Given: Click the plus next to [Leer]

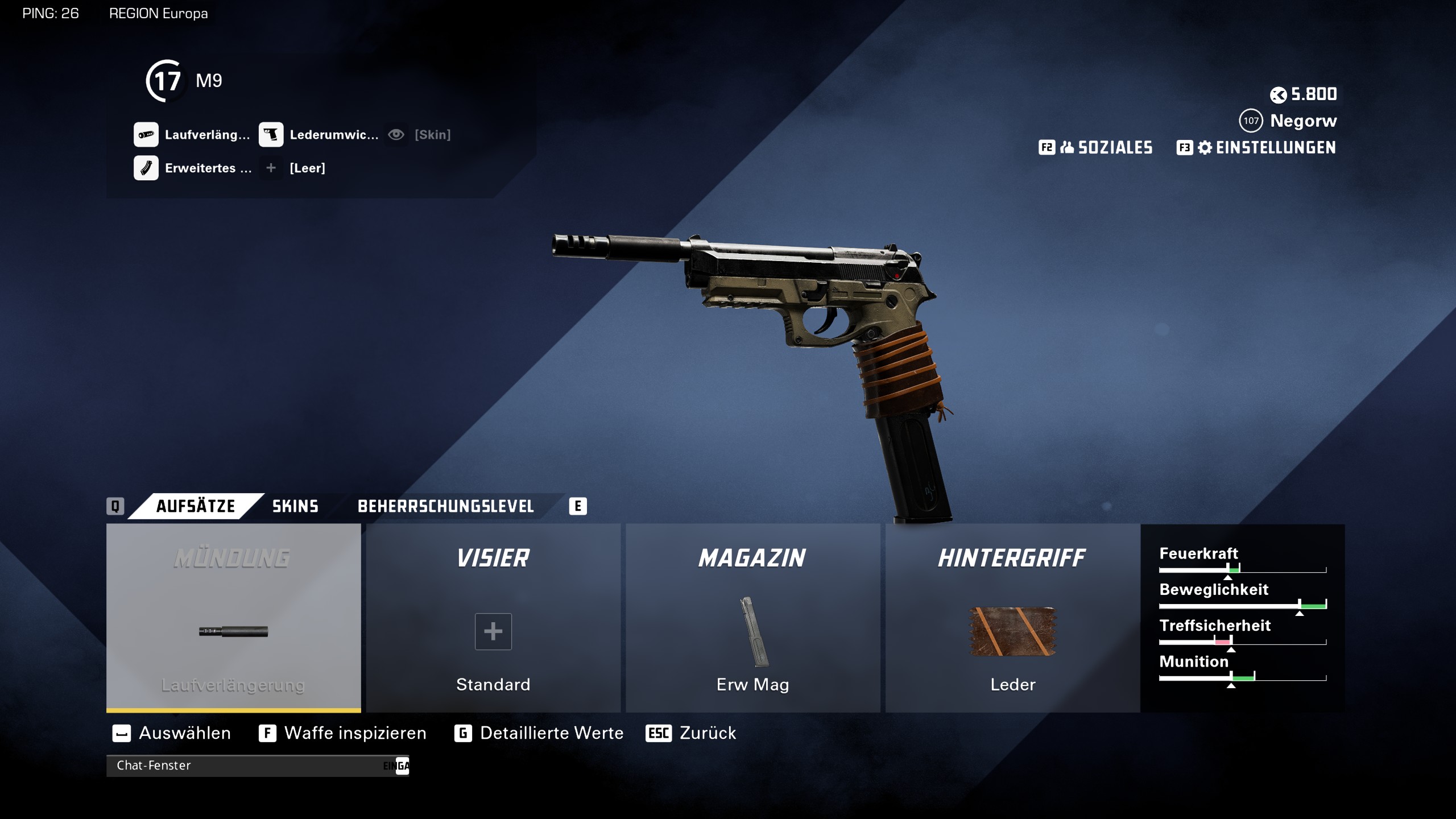Looking at the screenshot, I should (x=271, y=168).
